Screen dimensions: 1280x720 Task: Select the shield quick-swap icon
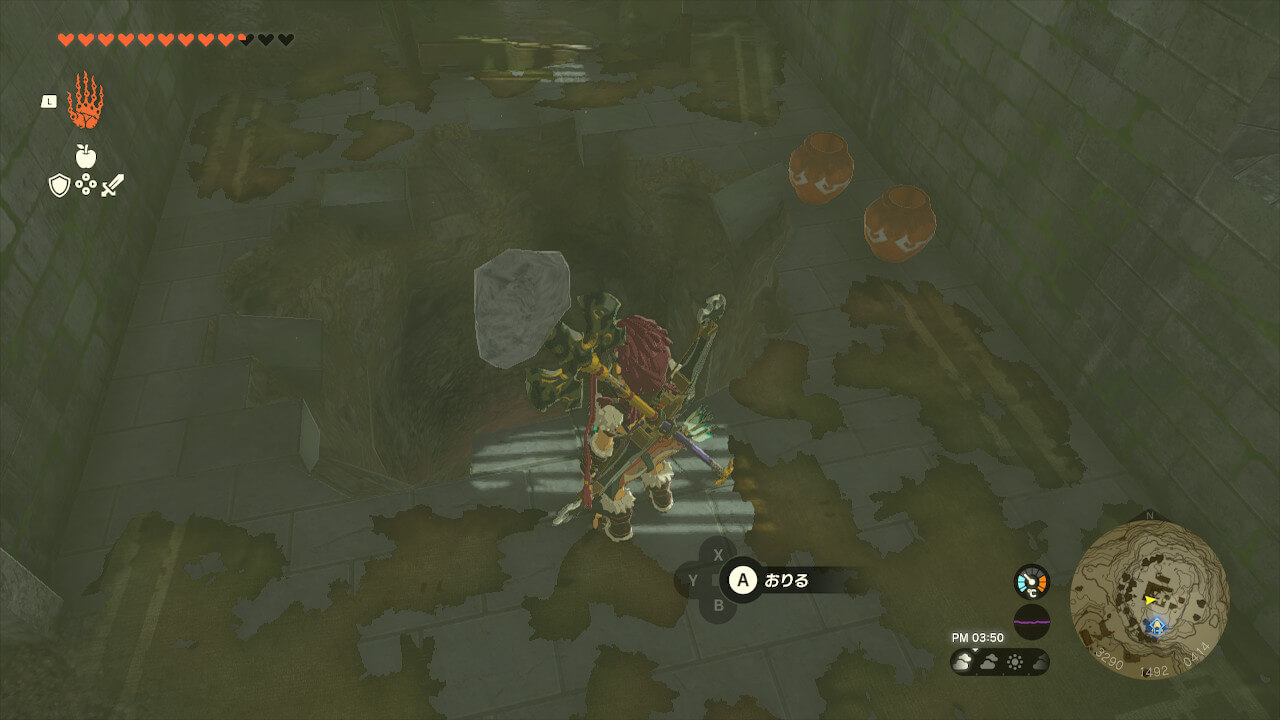click(x=59, y=185)
